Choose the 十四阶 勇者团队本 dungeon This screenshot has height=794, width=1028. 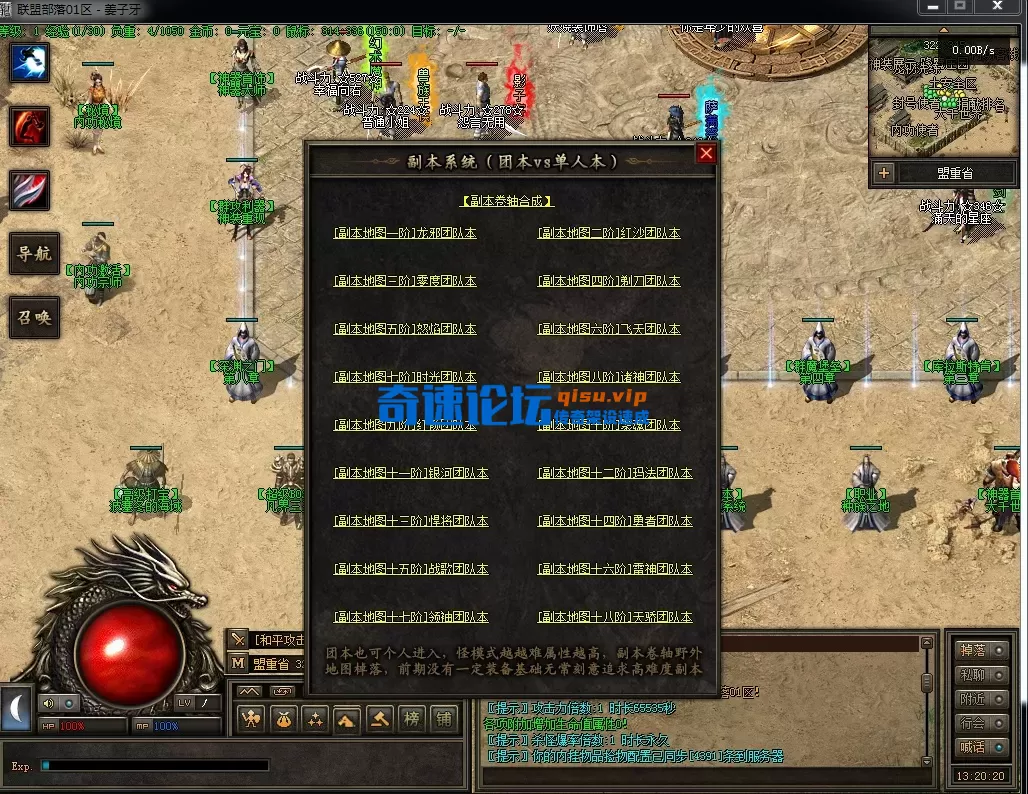[x=615, y=521]
